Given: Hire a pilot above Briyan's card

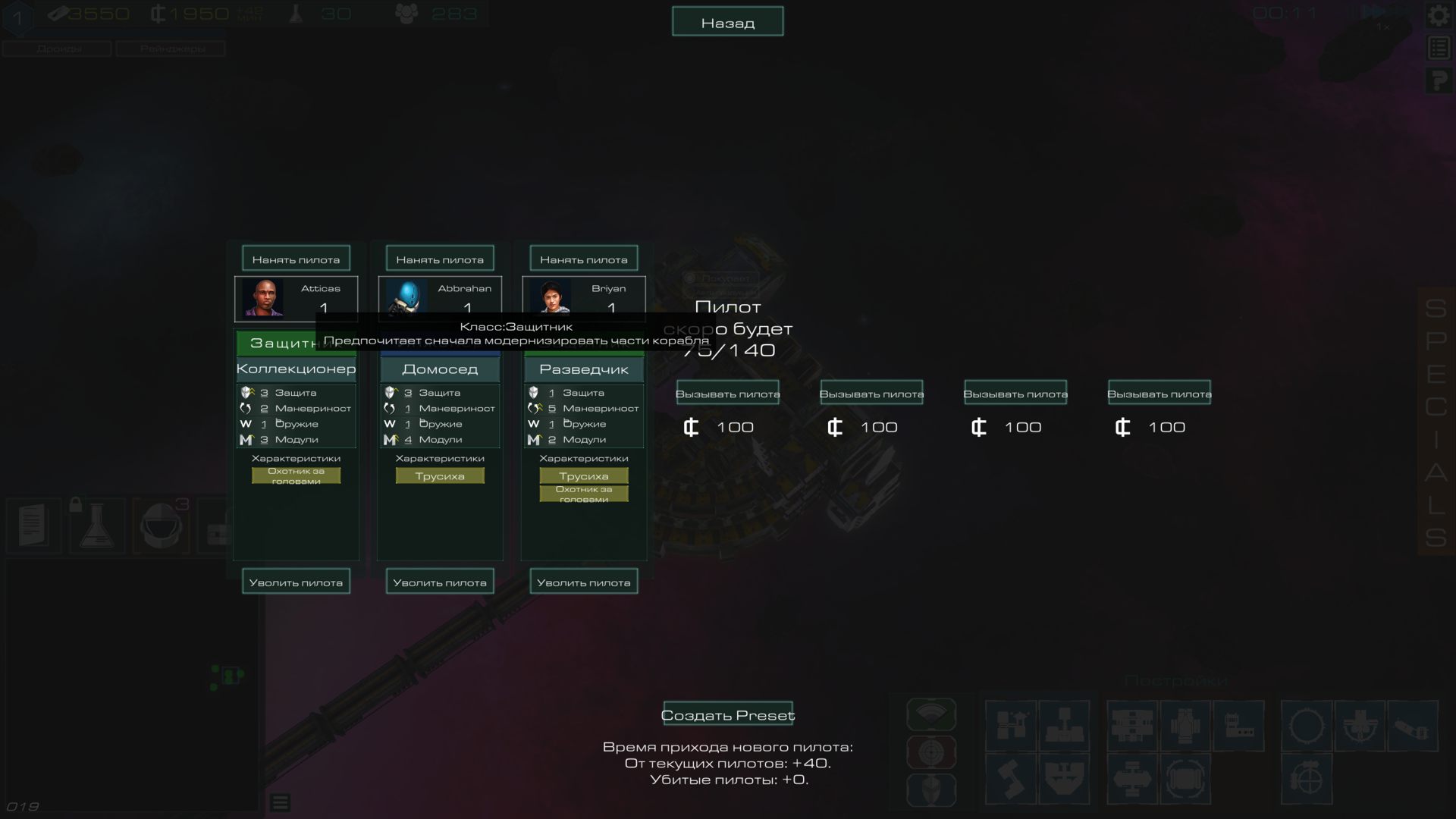Looking at the screenshot, I should click(583, 259).
